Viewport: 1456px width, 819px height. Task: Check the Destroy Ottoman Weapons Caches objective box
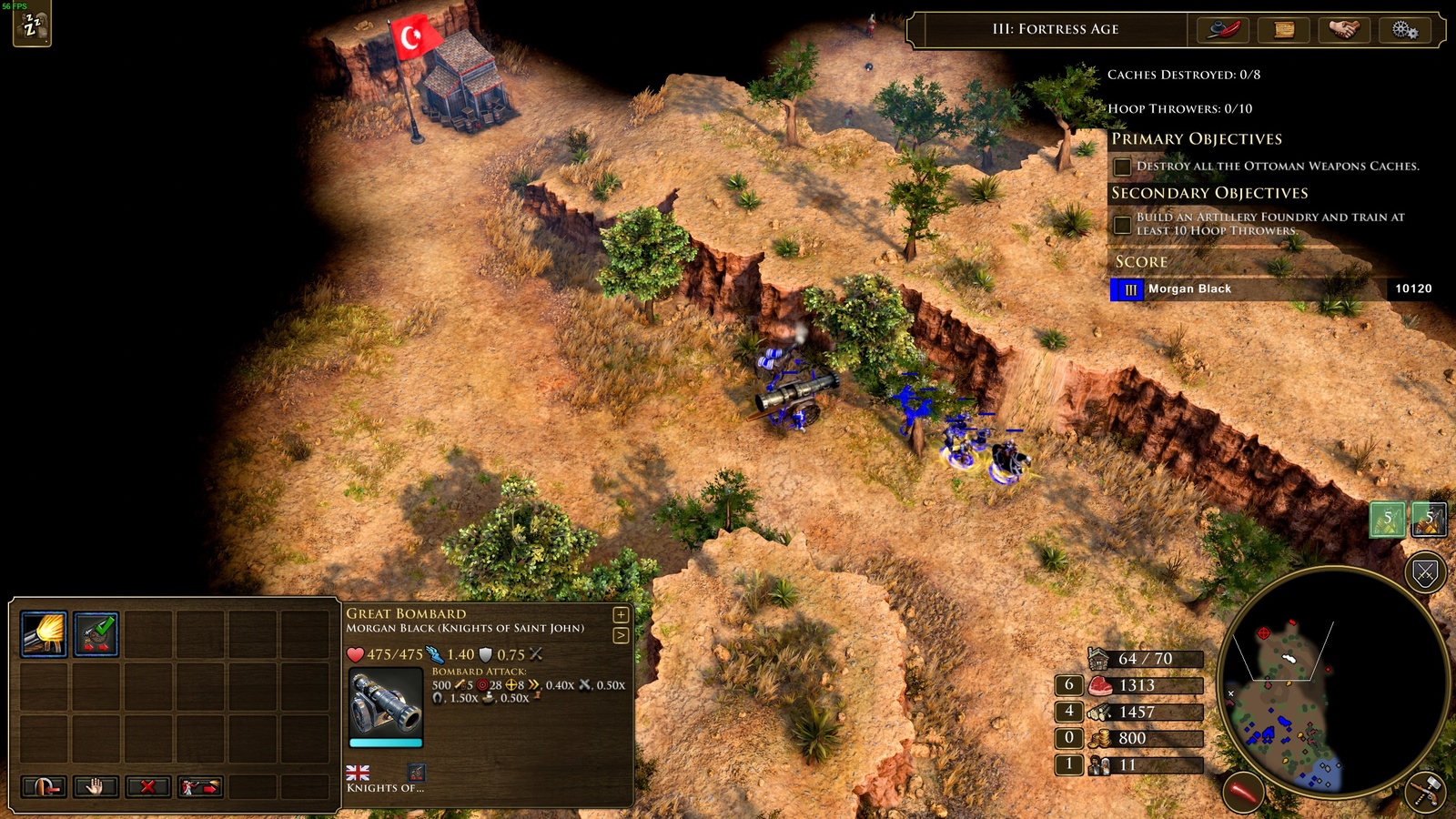[x=1122, y=166]
